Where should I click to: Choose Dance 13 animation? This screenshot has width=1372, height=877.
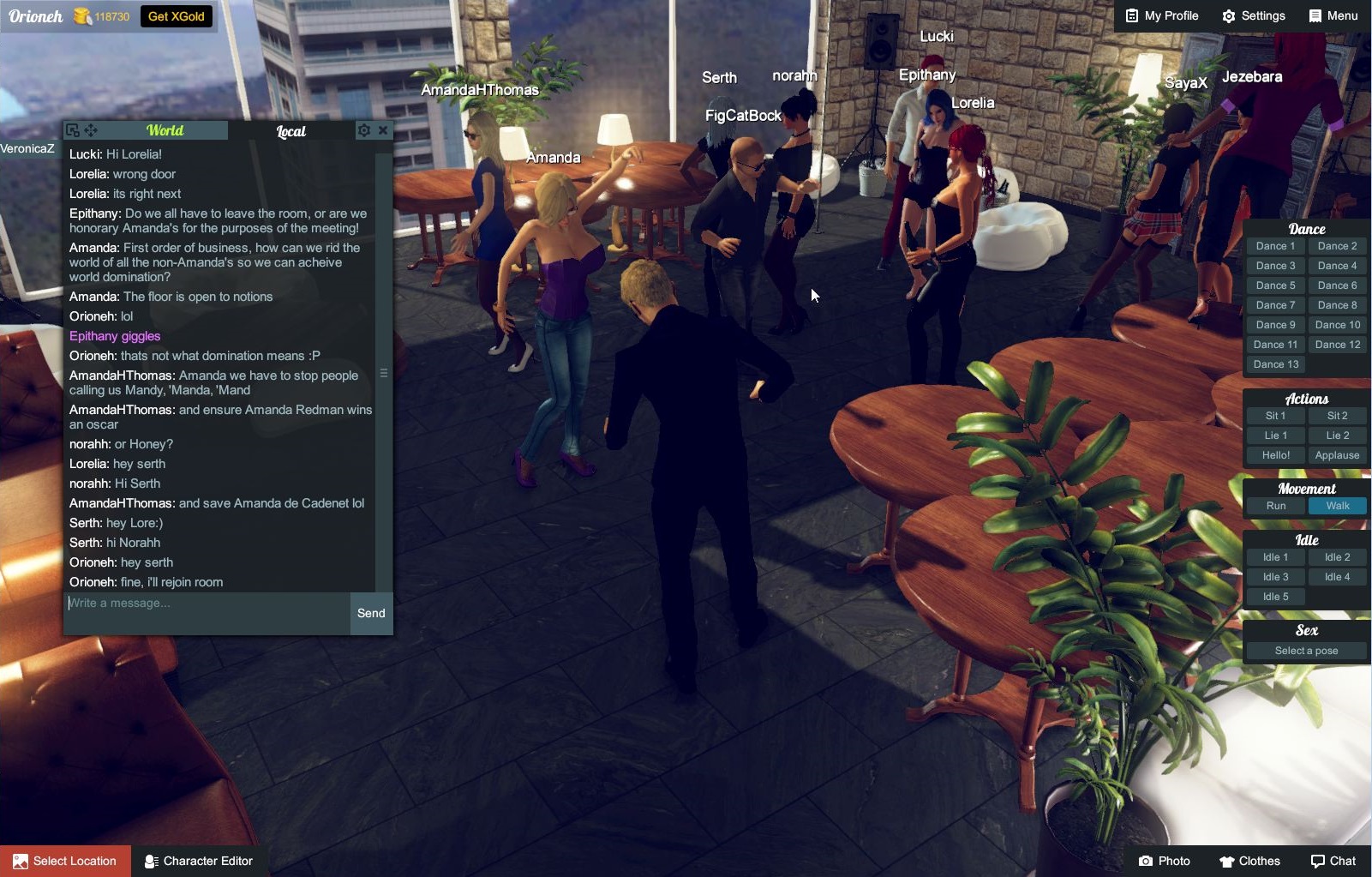coord(1275,364)
